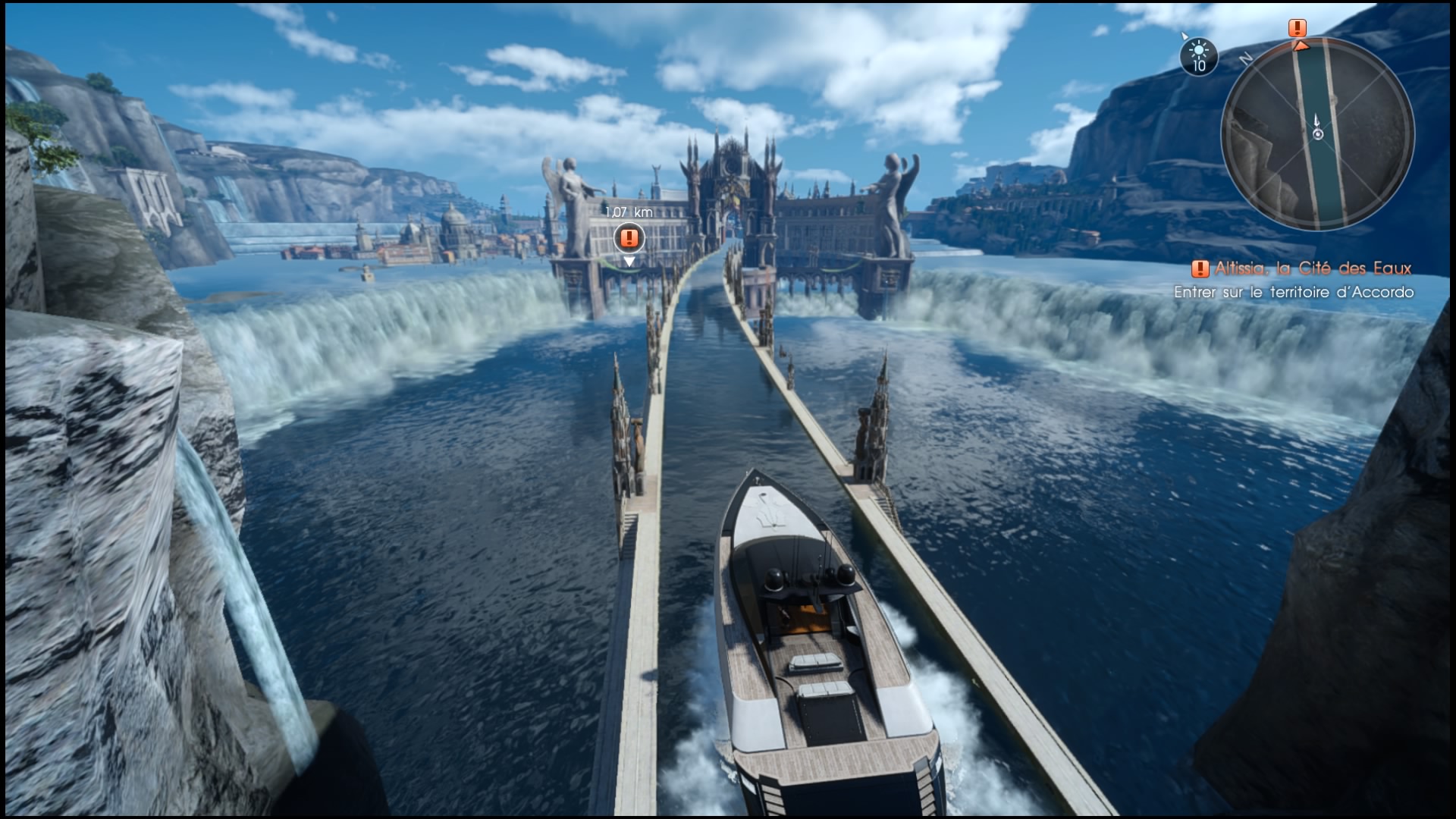Select the quest marker on the minimap's edge

[1298, 29]
